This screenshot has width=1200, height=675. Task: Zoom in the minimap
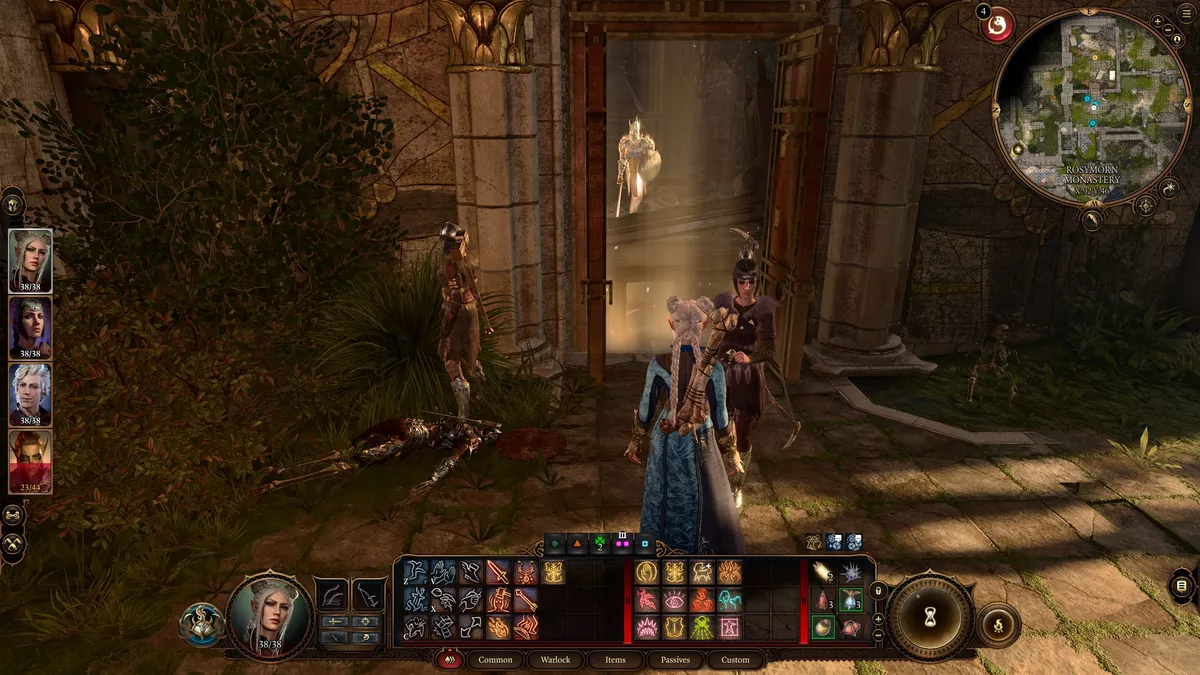pyautogui.click(x=1157, y=20)
